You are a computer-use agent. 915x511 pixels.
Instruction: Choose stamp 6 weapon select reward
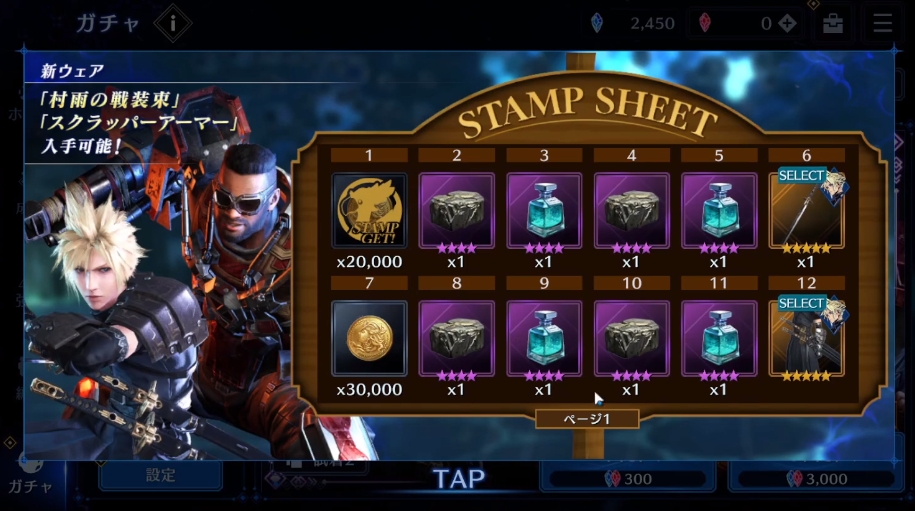pyautogui.click(x=806, y=210)
